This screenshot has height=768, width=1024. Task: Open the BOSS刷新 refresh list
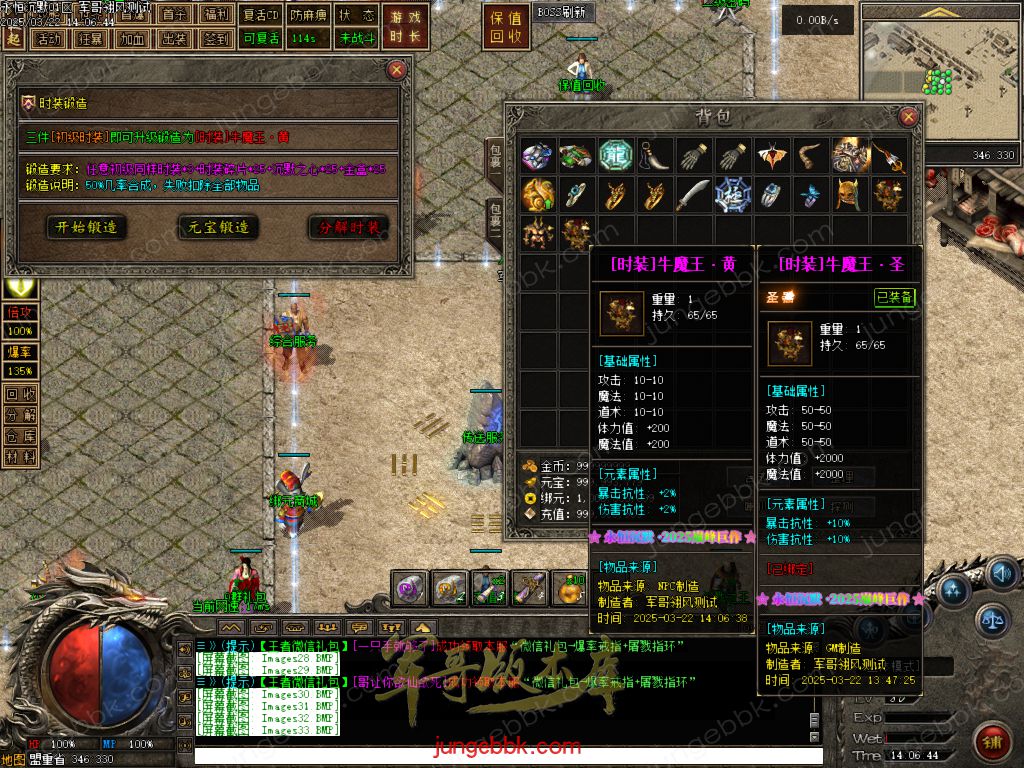pyautogui.click(x=563, y=13)
